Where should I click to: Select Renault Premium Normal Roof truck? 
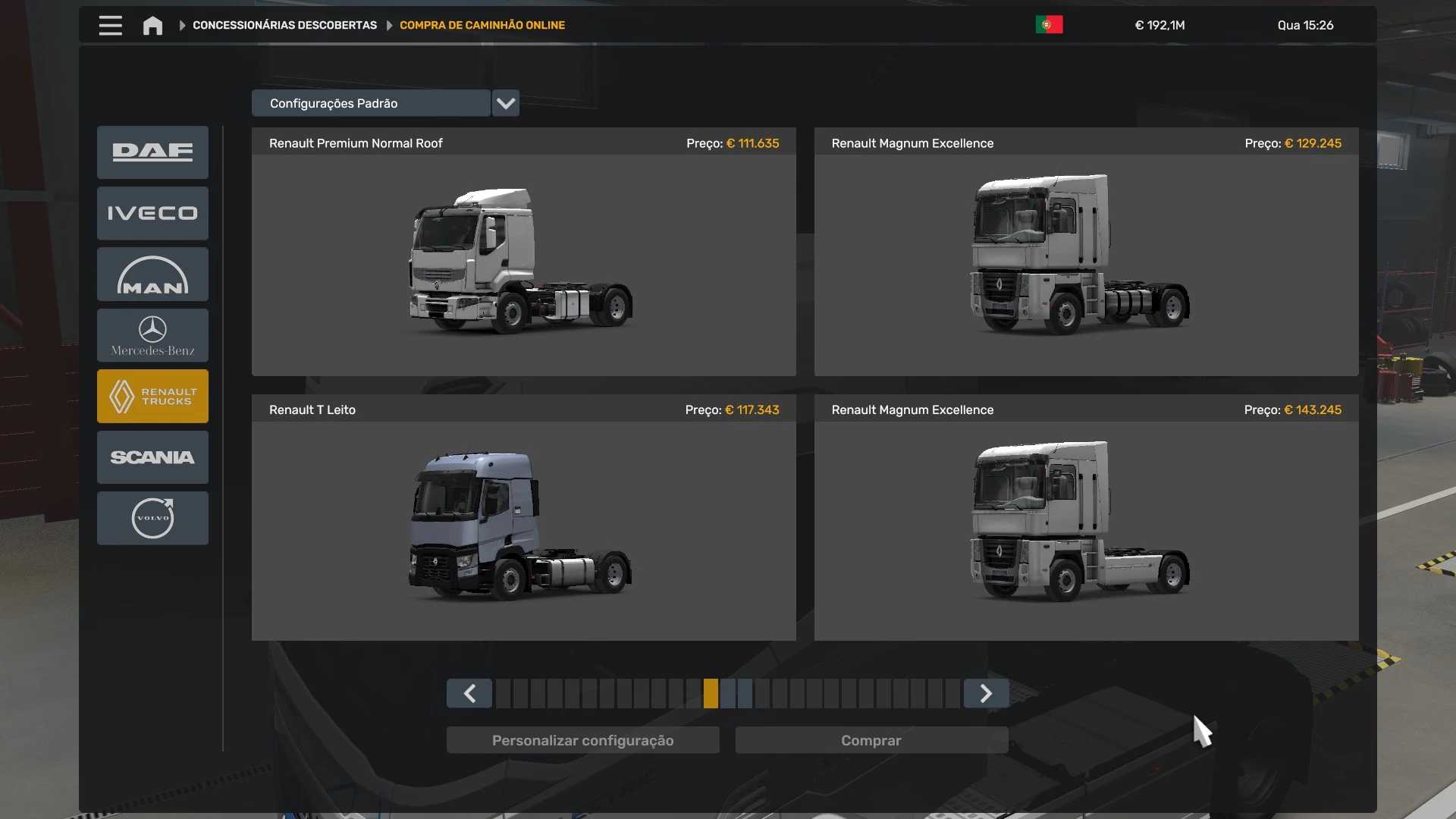[523, 258]
